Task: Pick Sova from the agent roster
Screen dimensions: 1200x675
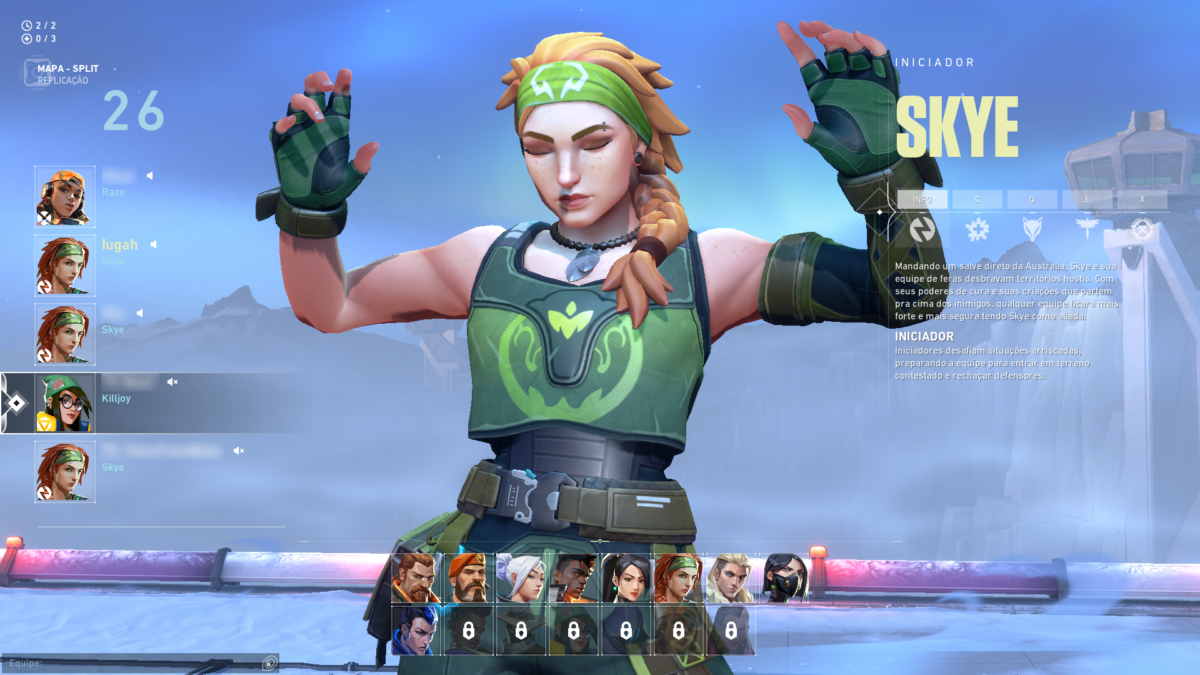Action: pyautogui.click(x=730, y=578)
